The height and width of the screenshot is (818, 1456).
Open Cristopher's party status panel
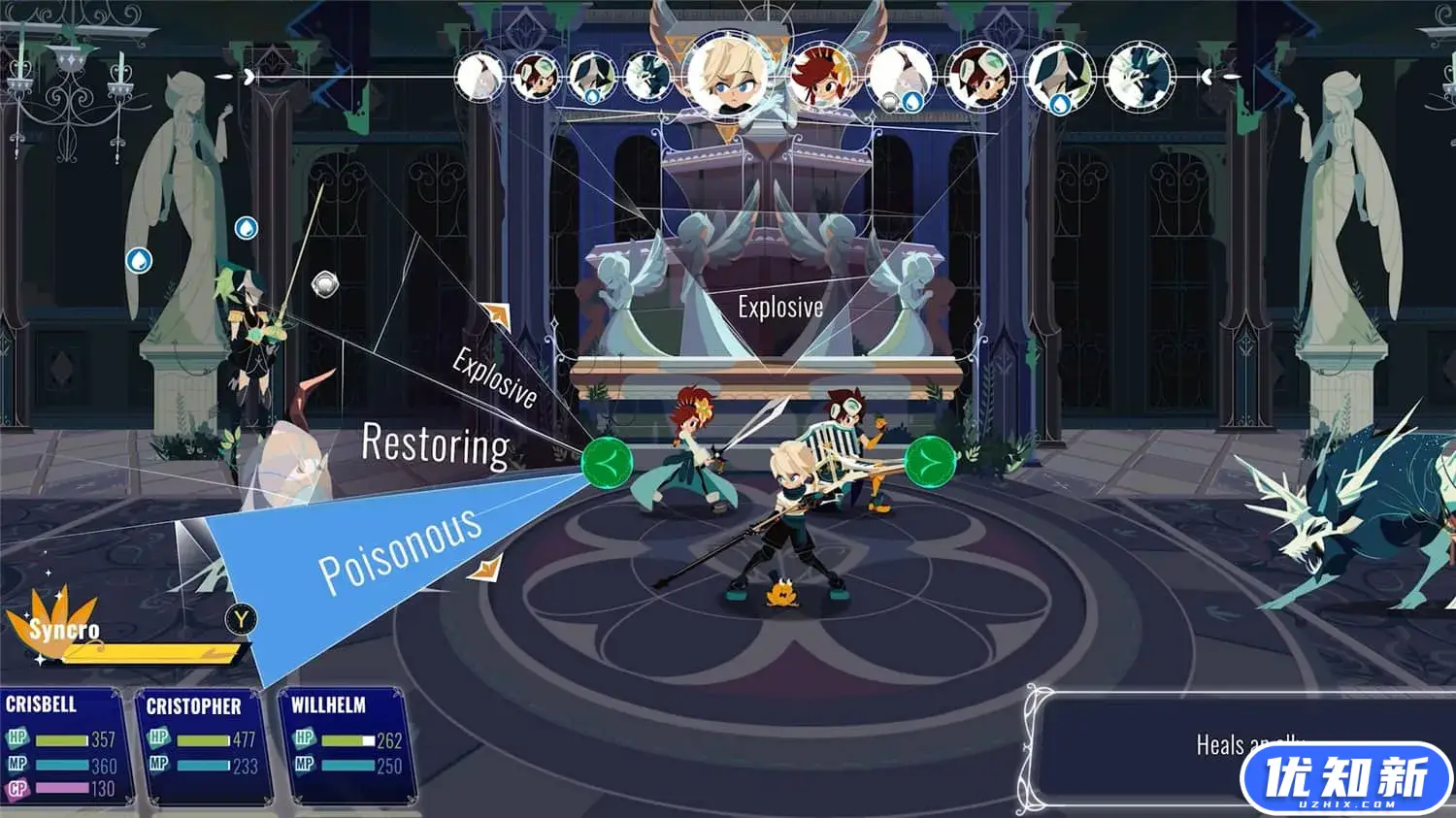tap(200, 747)
